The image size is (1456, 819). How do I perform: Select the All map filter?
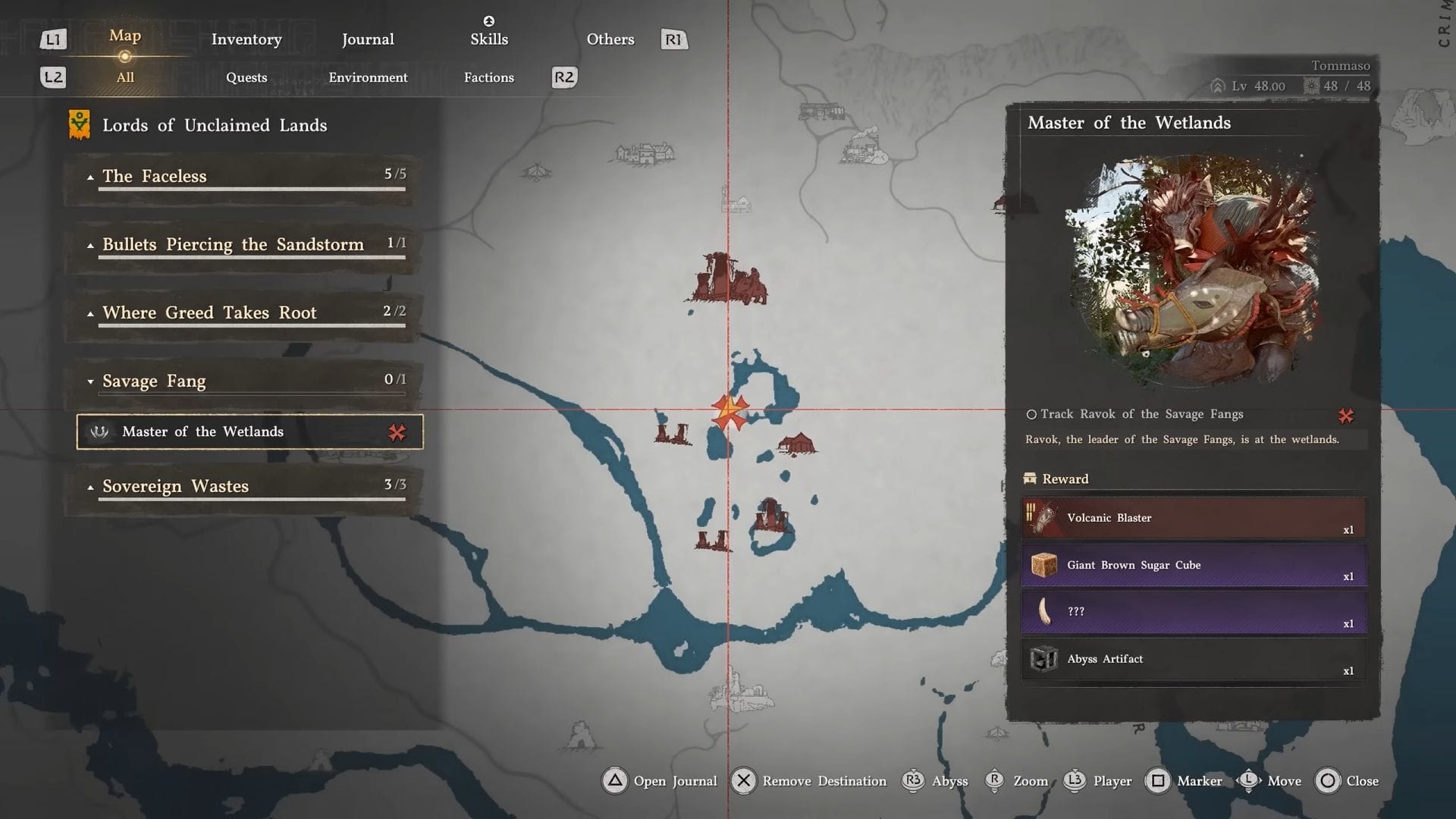click(x=125, y=77)
